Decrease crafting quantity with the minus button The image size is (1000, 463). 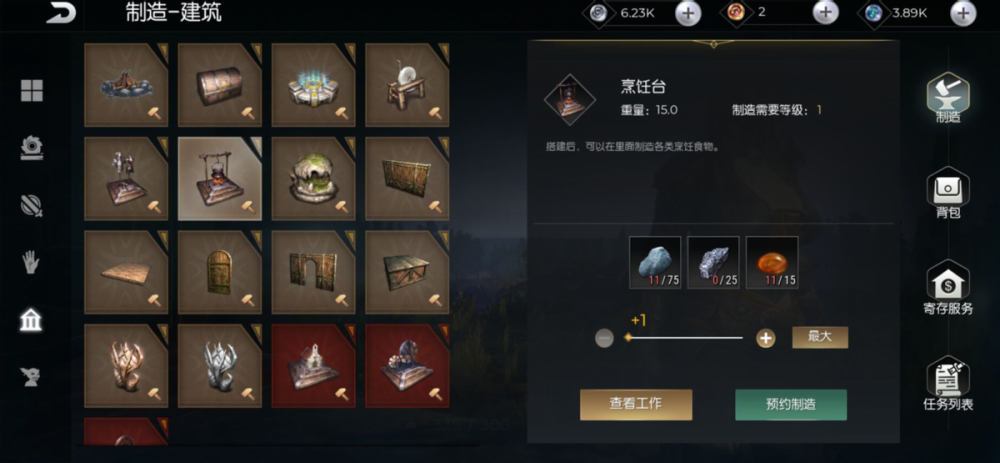coord(604,338)
